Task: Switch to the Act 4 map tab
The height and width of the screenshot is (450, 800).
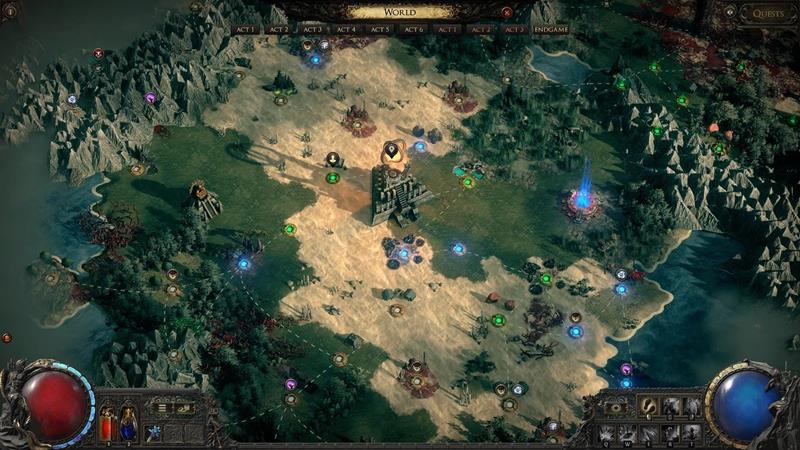Action: click(x=346, y=30)
